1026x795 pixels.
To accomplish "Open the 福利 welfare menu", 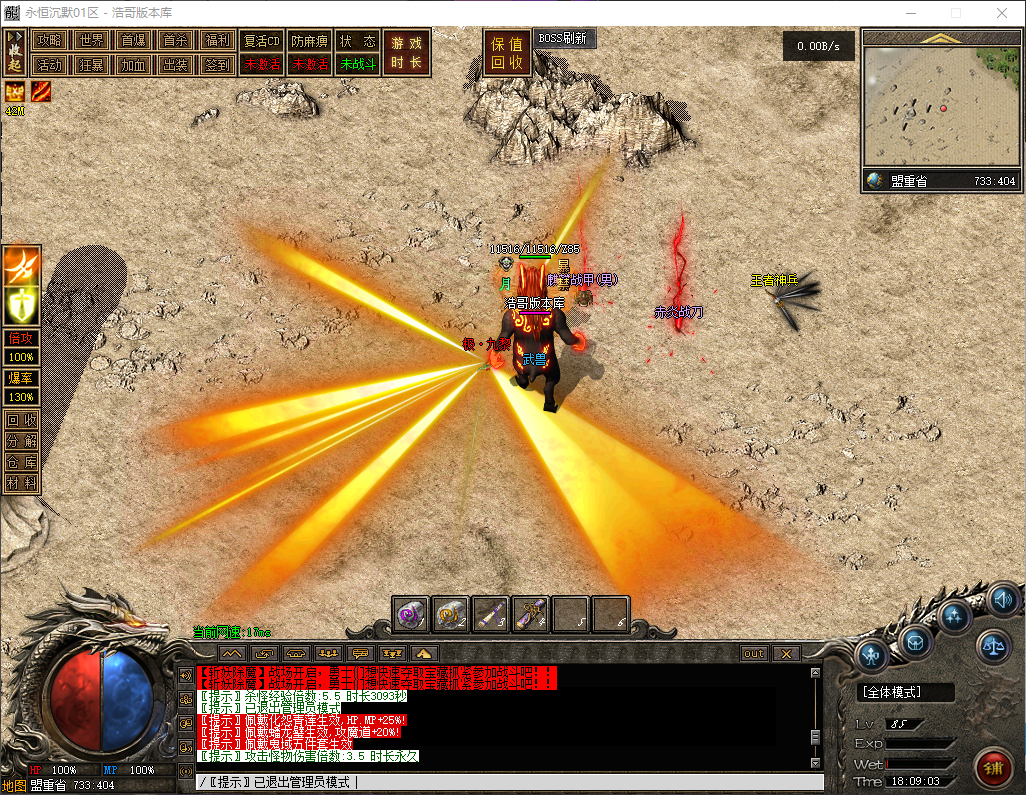I will pos(217,41).
